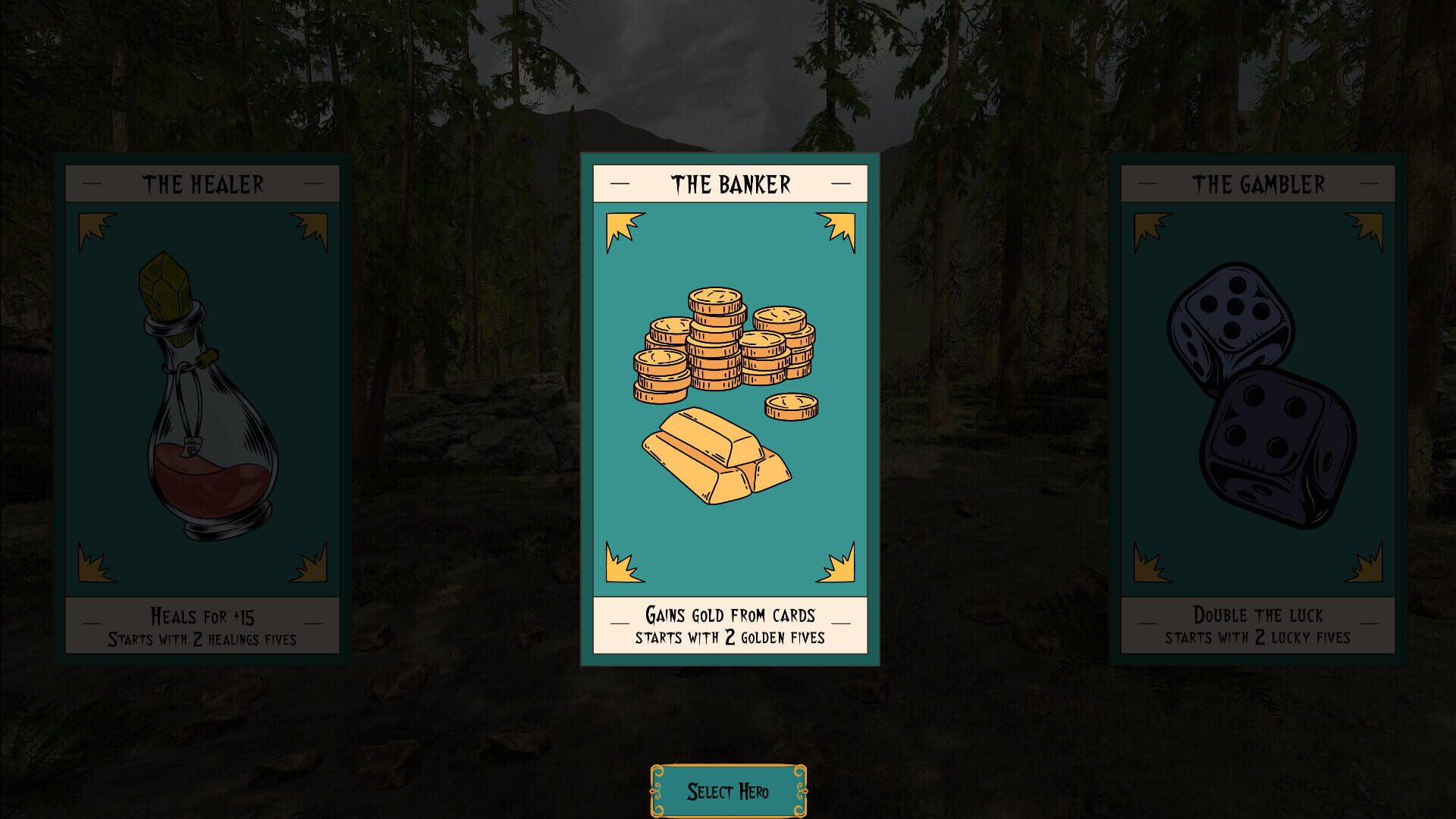Click the 'Starts with 2 lucky fives' text
The height and width of the screenshot is (819, 1456).
point(1259,638)
